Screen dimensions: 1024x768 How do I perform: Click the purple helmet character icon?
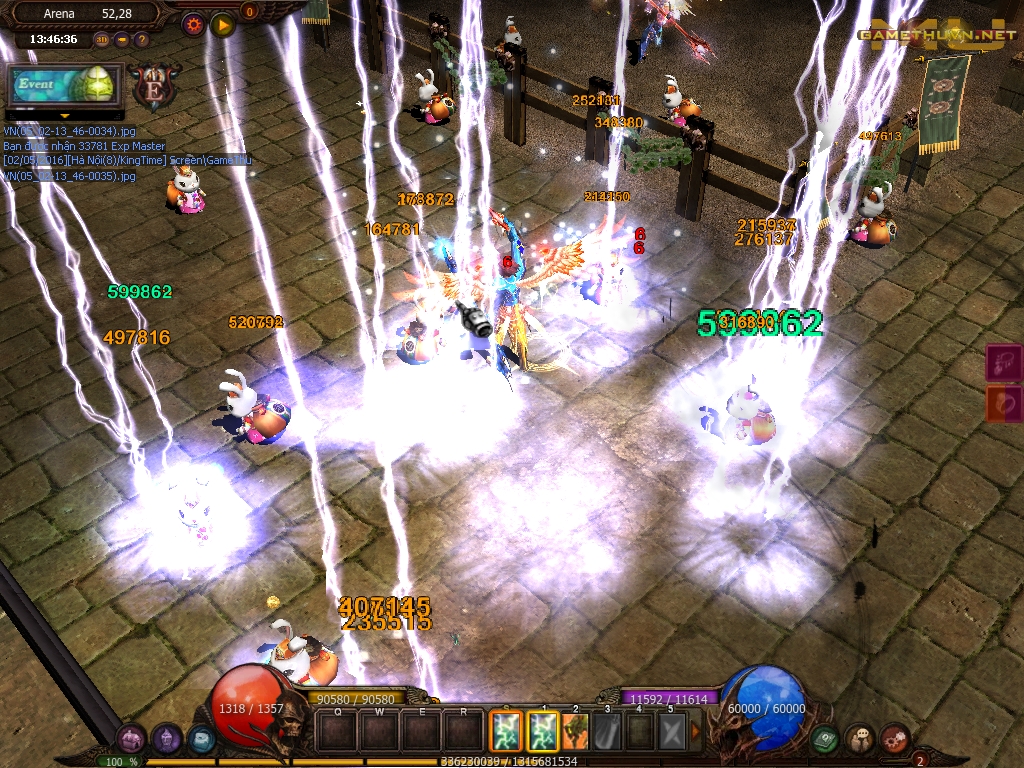(x=166, y=740)
